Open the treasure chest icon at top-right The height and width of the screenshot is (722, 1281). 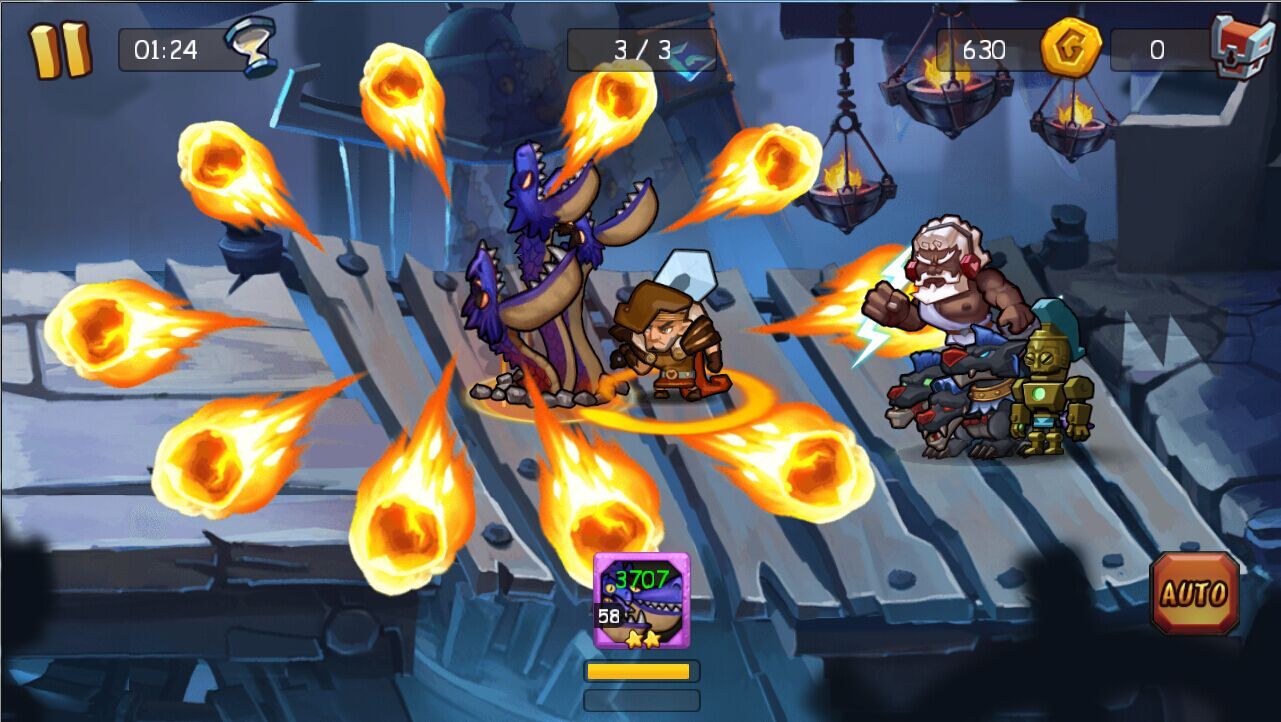1242,42
